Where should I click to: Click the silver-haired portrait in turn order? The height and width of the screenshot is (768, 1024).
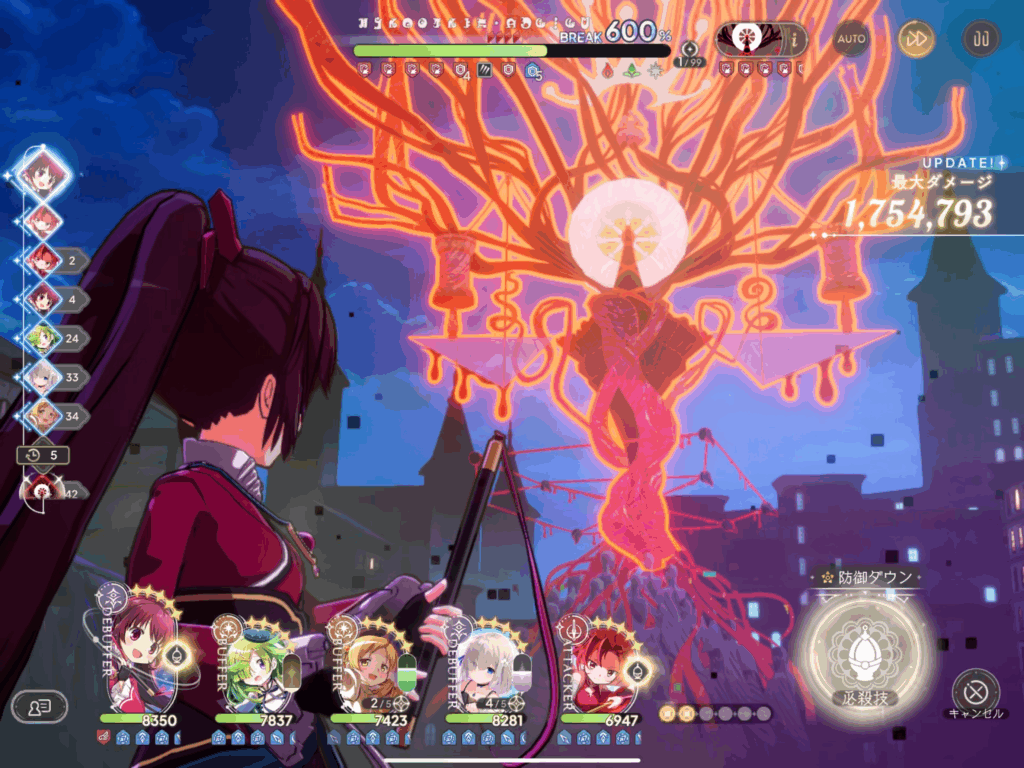[44, 377]
